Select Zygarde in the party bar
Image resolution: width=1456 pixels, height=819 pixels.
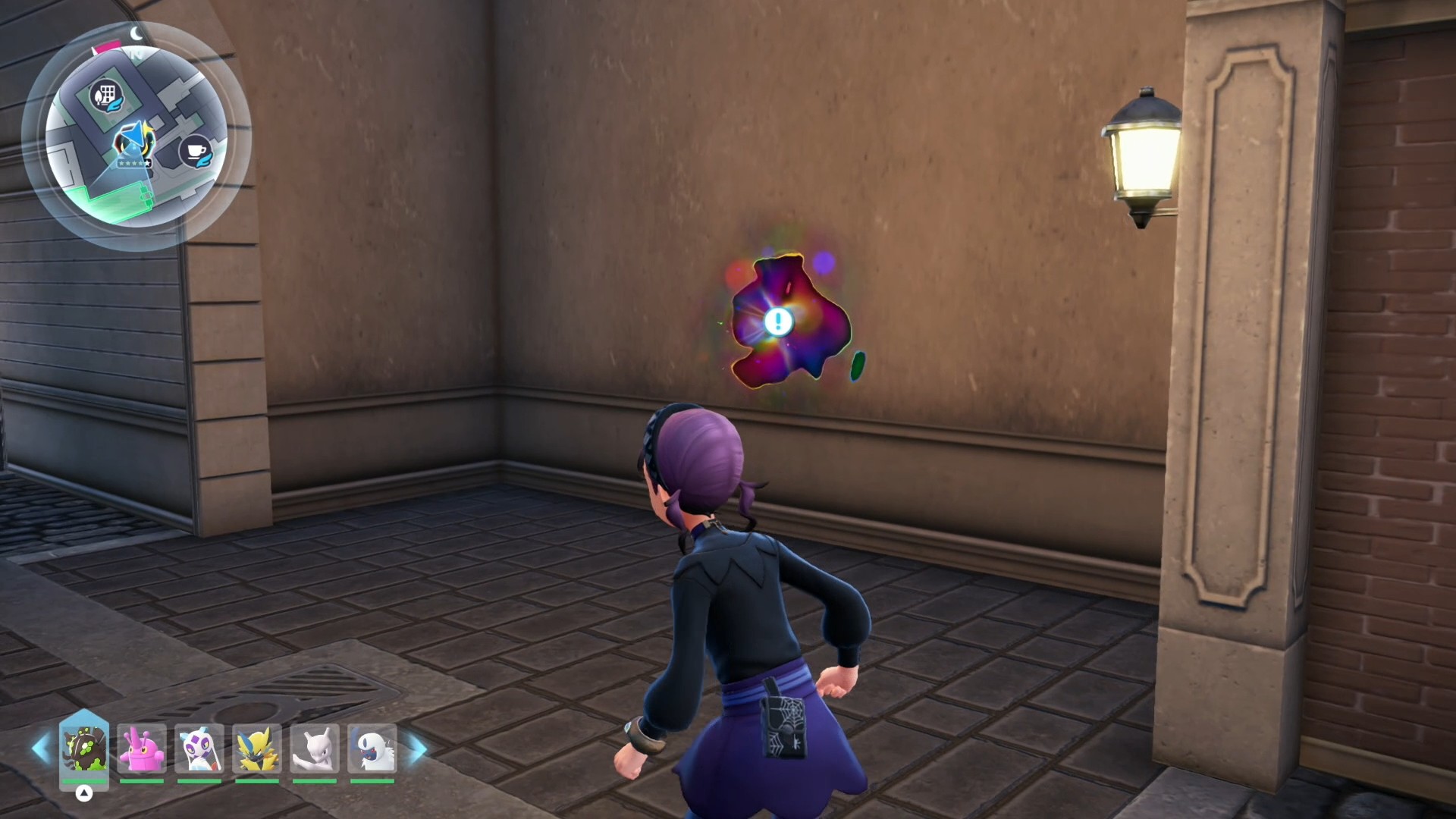click(84, 748)
